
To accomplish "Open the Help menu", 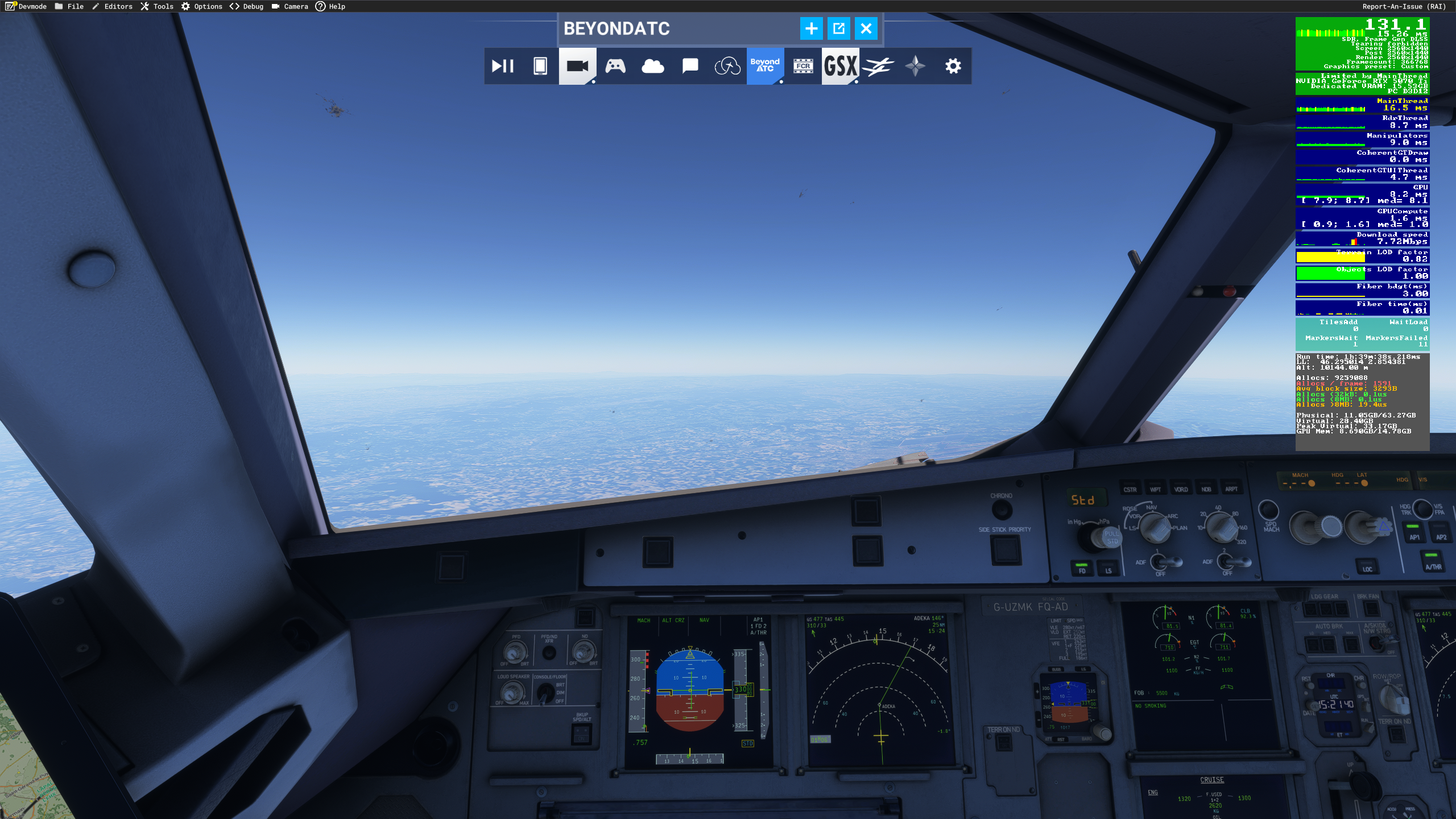I will 330,6.
